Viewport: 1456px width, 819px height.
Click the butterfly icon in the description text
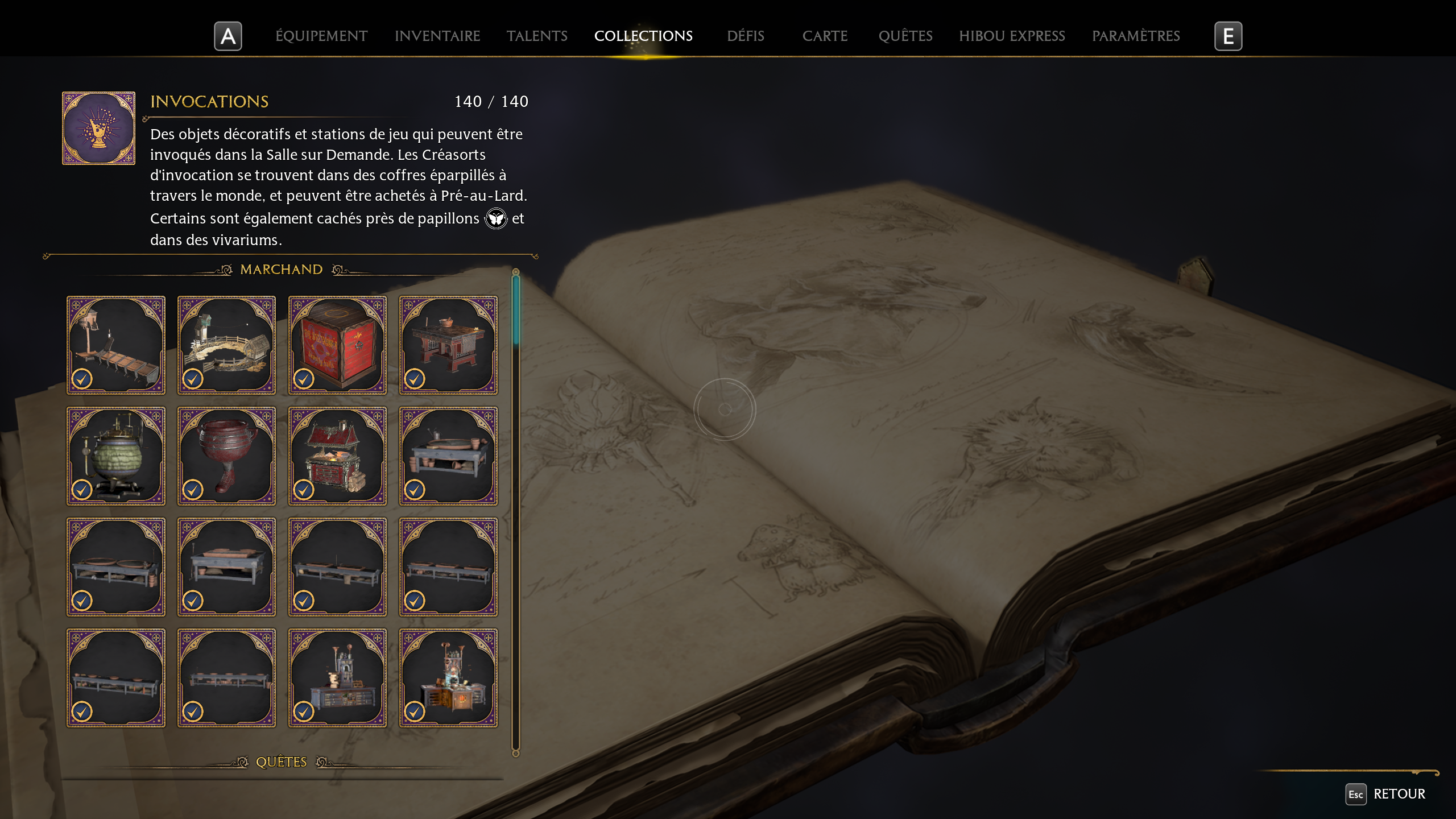point(496,218)
